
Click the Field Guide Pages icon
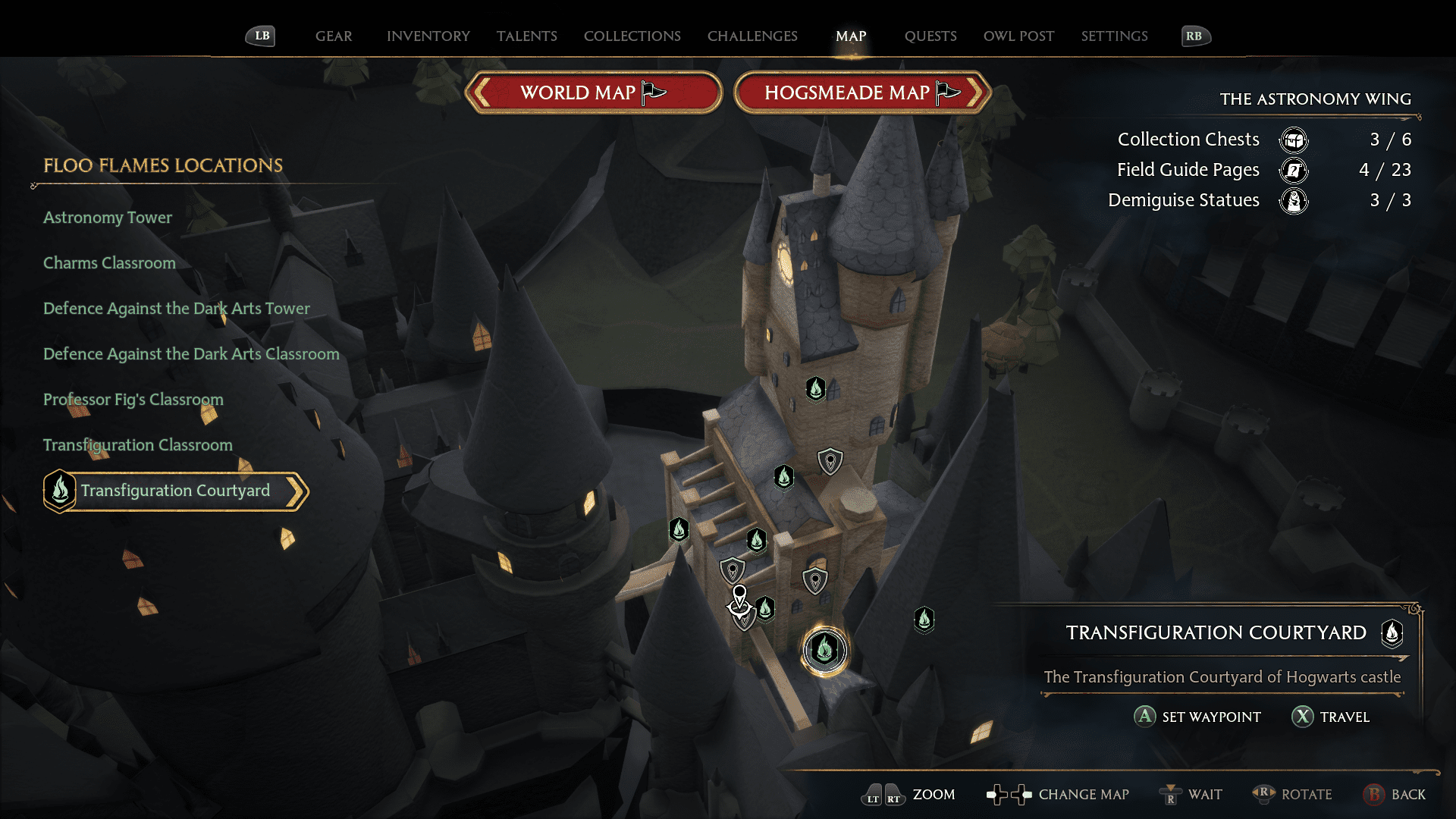click(x=1294, y=171)
